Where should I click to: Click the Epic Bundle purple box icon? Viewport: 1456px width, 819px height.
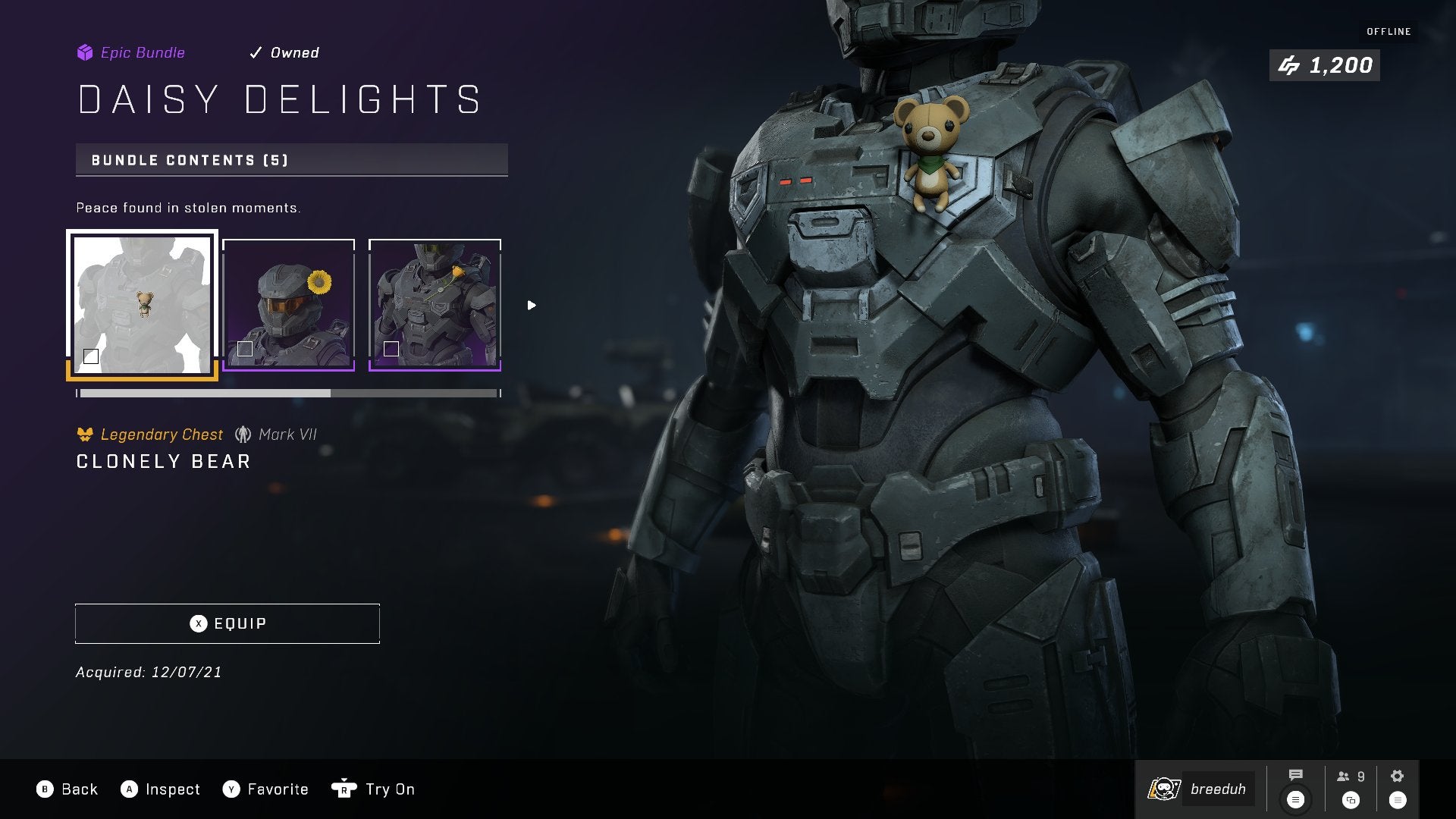[83, 52]
